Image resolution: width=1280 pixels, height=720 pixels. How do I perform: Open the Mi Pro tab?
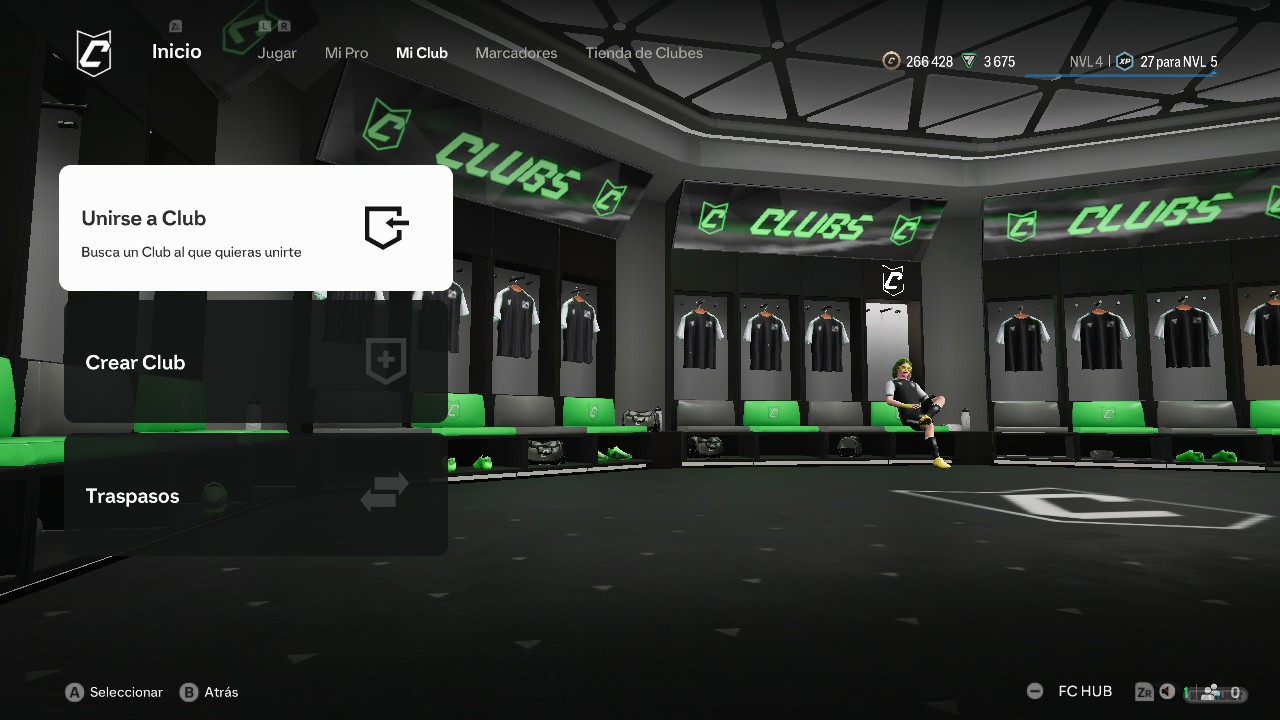346,53
